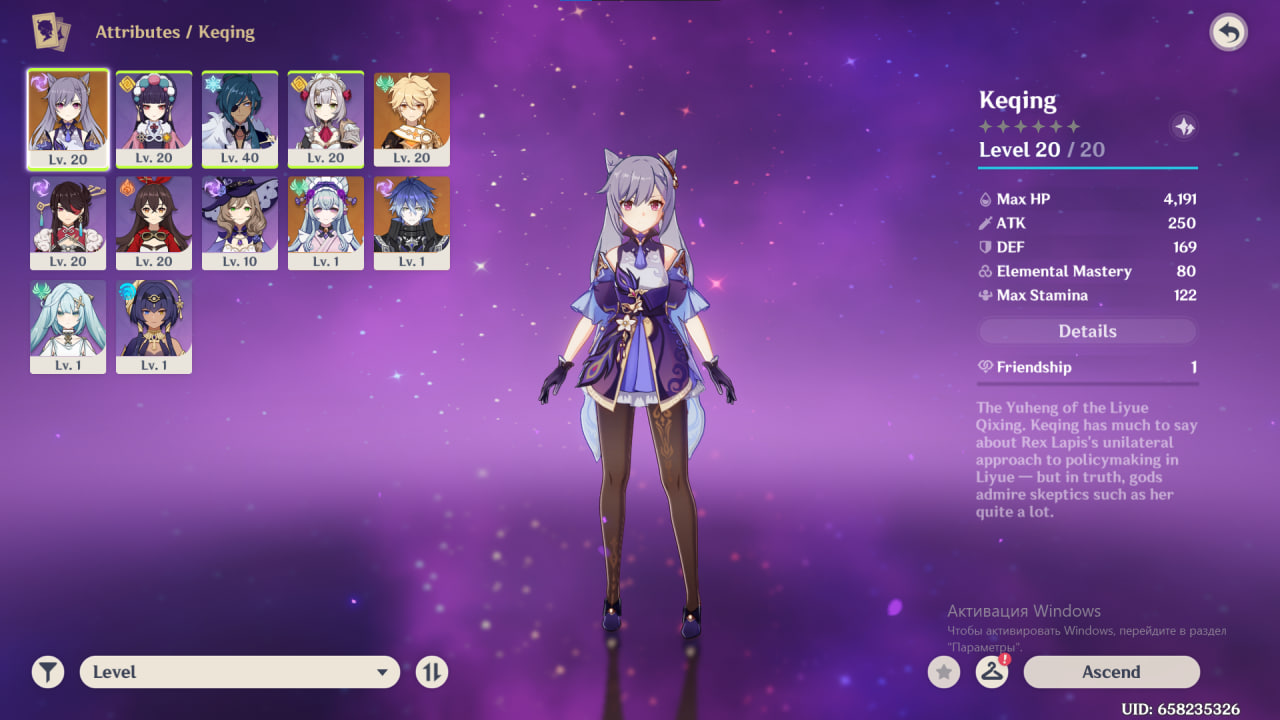Viewport: 1280px width, 720px height.
Task: Open the character filter funnel
Action: [x=47, y=672]
